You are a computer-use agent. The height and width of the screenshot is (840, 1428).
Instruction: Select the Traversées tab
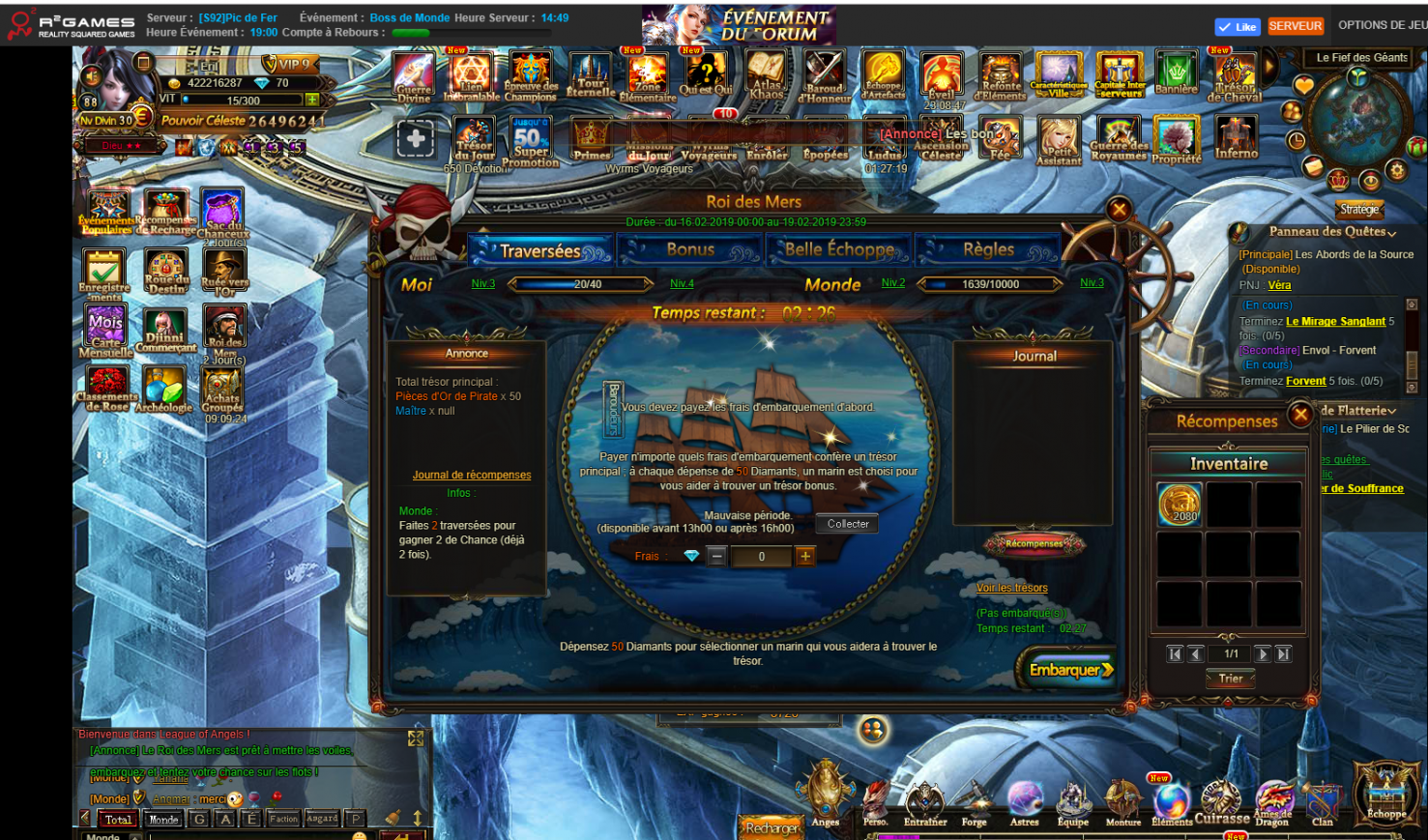click(540, 251)
